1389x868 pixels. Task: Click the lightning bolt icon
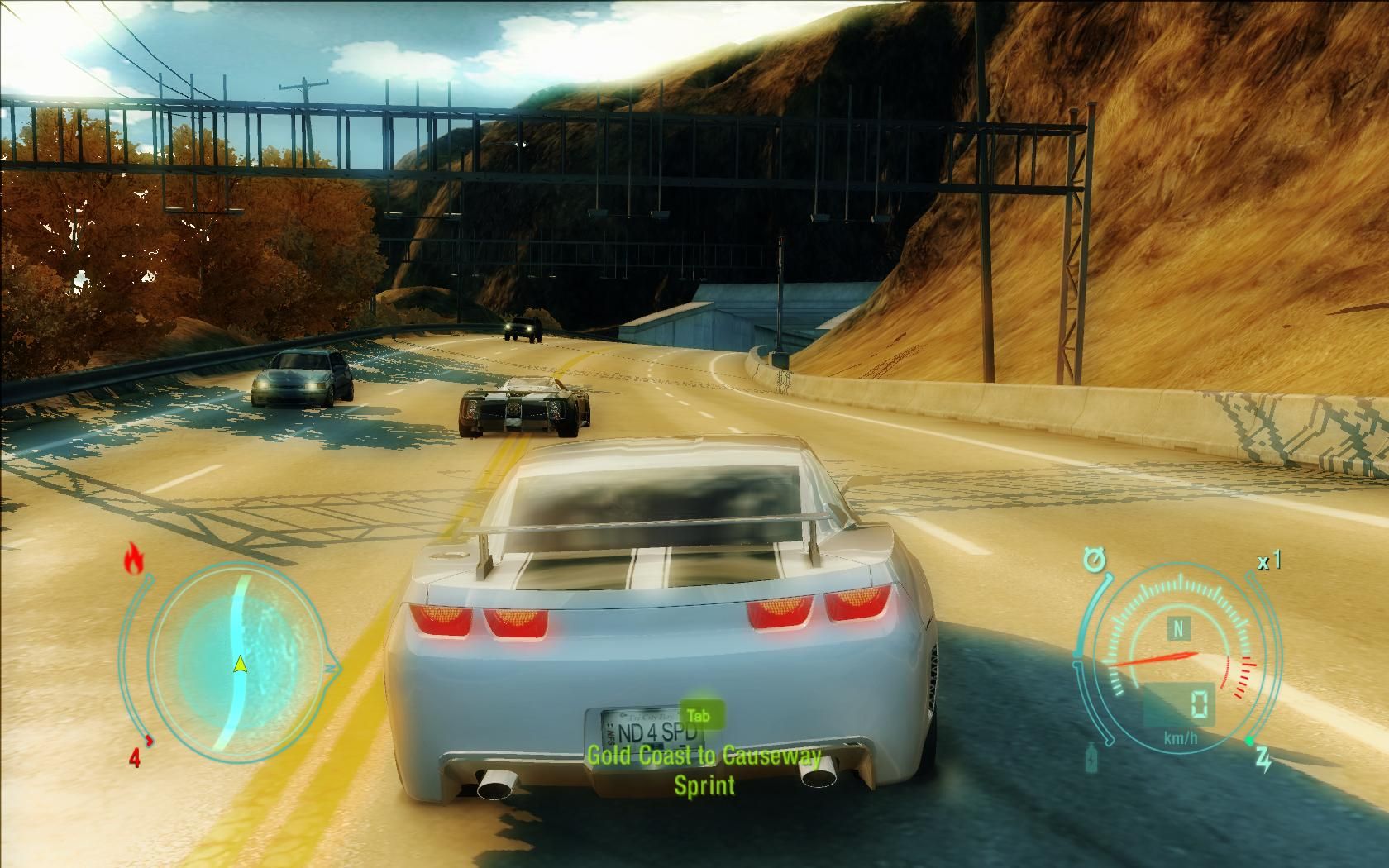pyautogui.click(x=1264, y=761)
